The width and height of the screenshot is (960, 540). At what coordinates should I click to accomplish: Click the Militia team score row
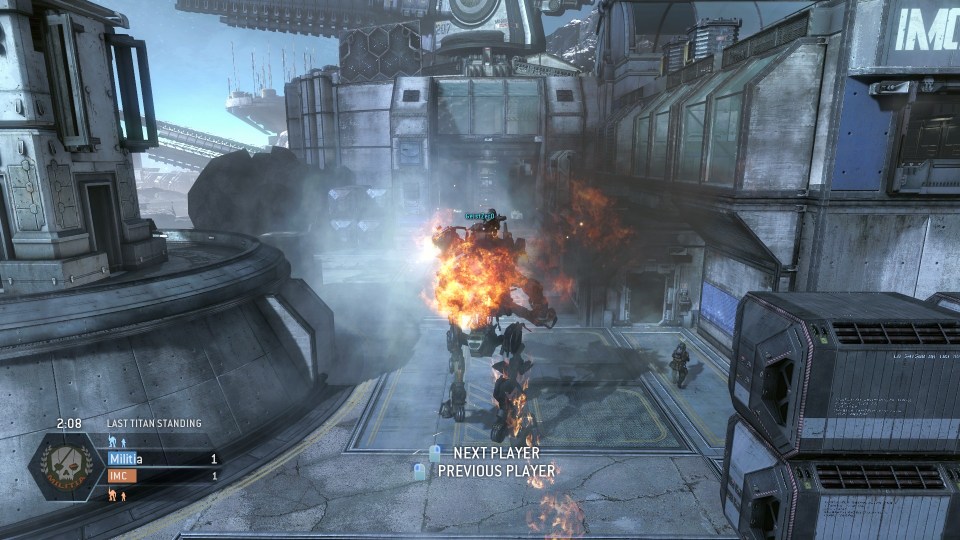(163, 459)
